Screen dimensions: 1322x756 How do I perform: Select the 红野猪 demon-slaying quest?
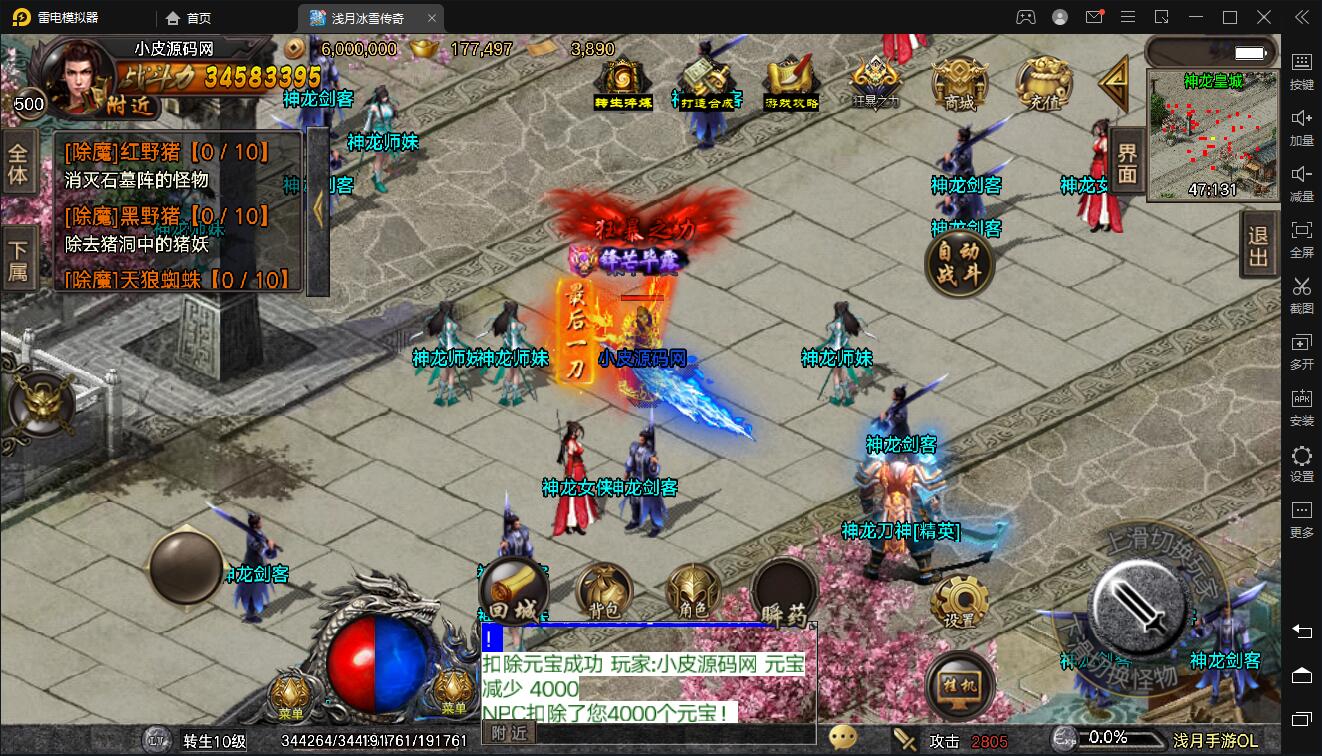pos(167,154)
